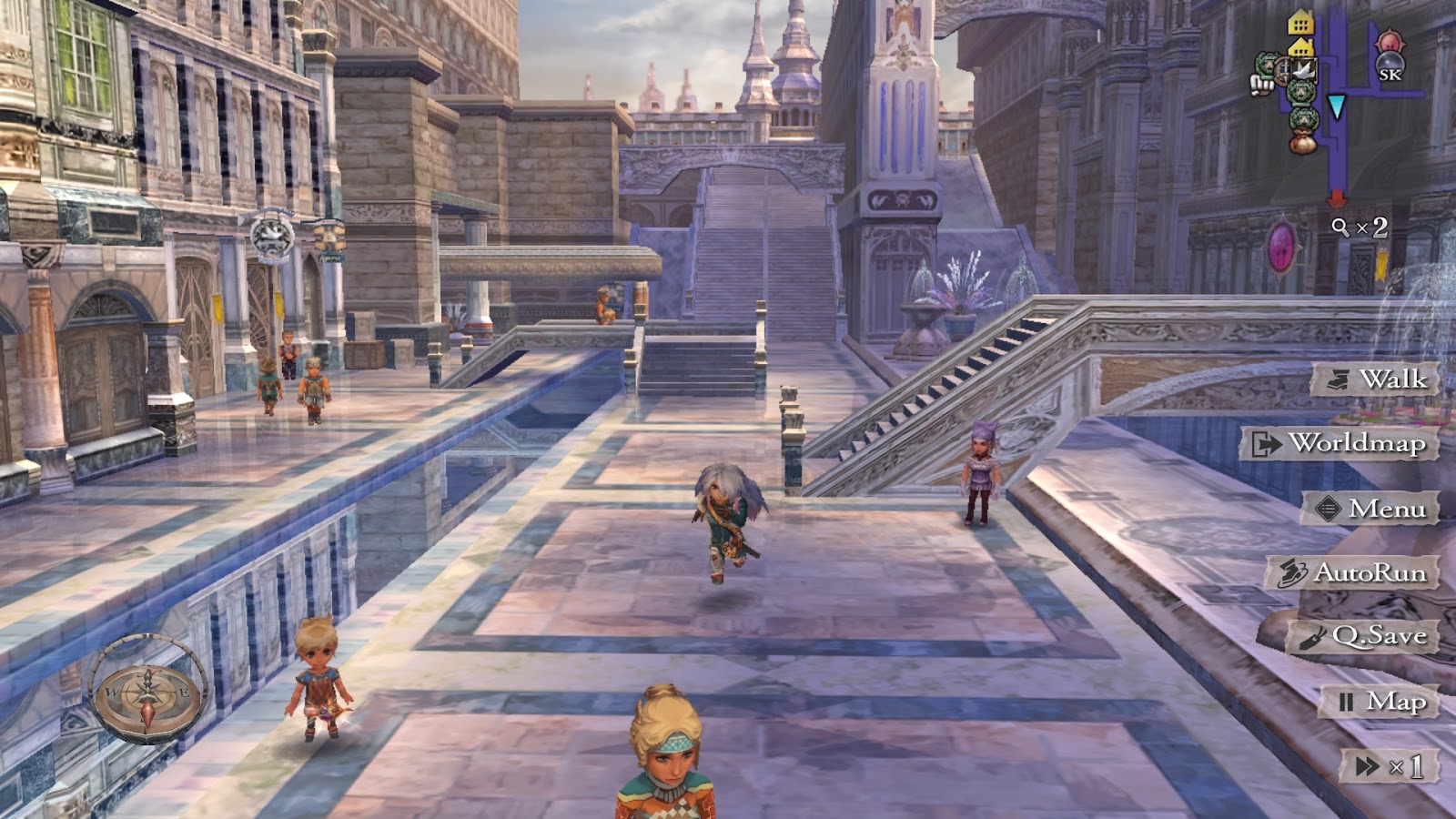1456x819 pixels.
Task: Change the game speed x1 button
Action: (1390, 766)
